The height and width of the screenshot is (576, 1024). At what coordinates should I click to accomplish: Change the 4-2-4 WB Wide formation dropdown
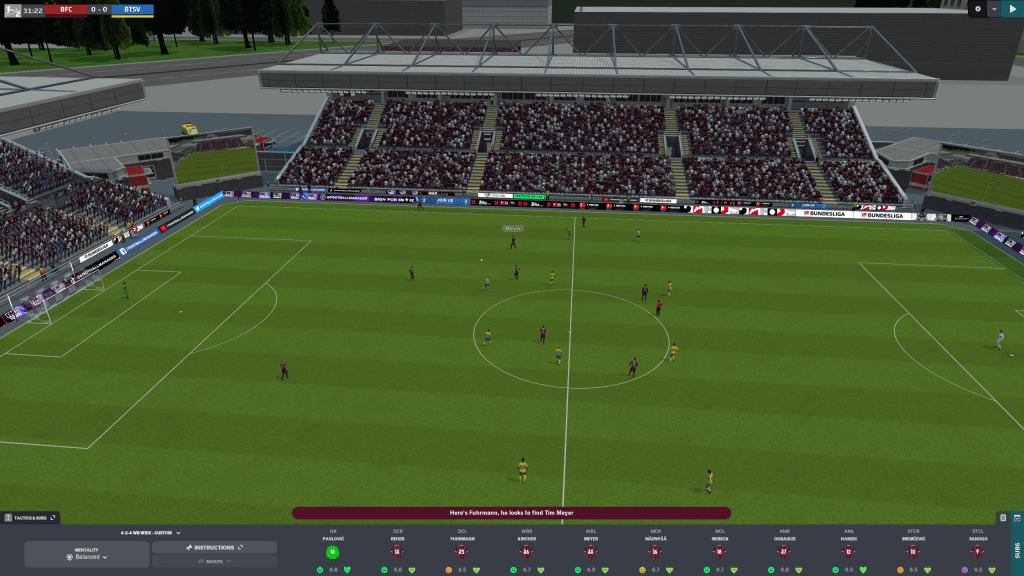tap(150, 533)
